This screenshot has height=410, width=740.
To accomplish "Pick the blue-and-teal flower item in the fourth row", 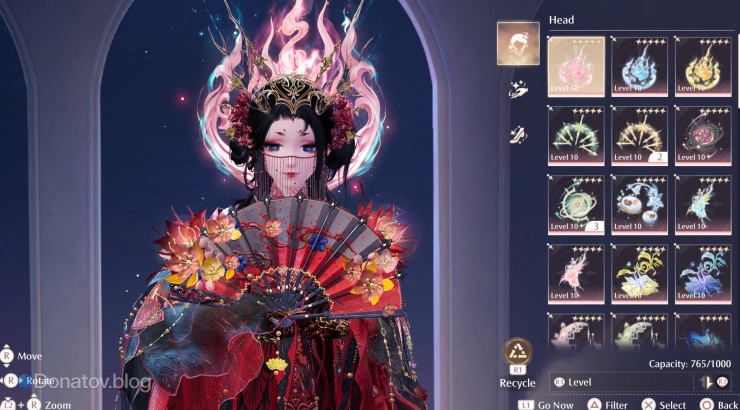I will pos(703,273).
